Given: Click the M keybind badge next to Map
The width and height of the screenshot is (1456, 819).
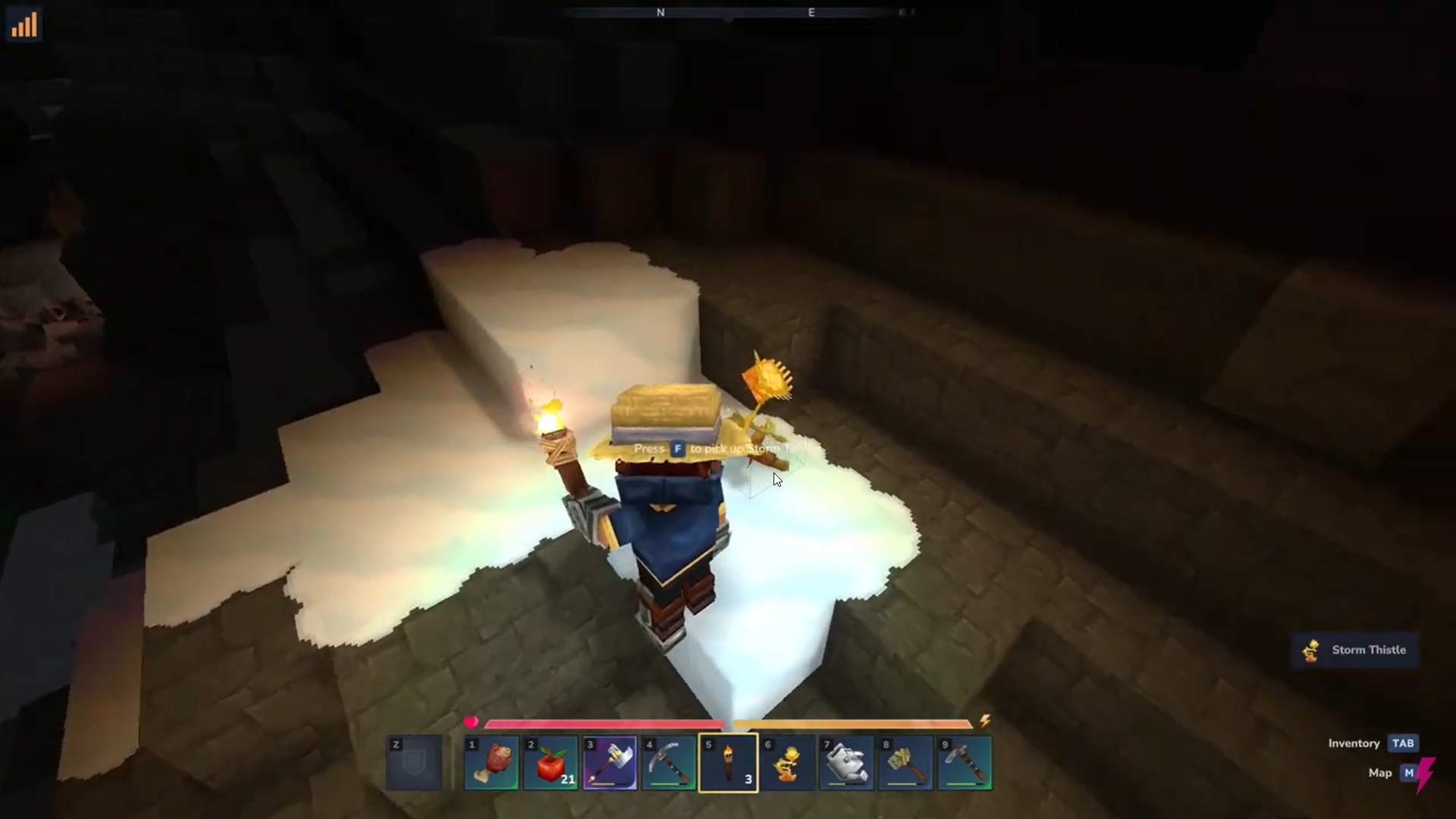Looking at the screenshot, I should (1410, 773).
